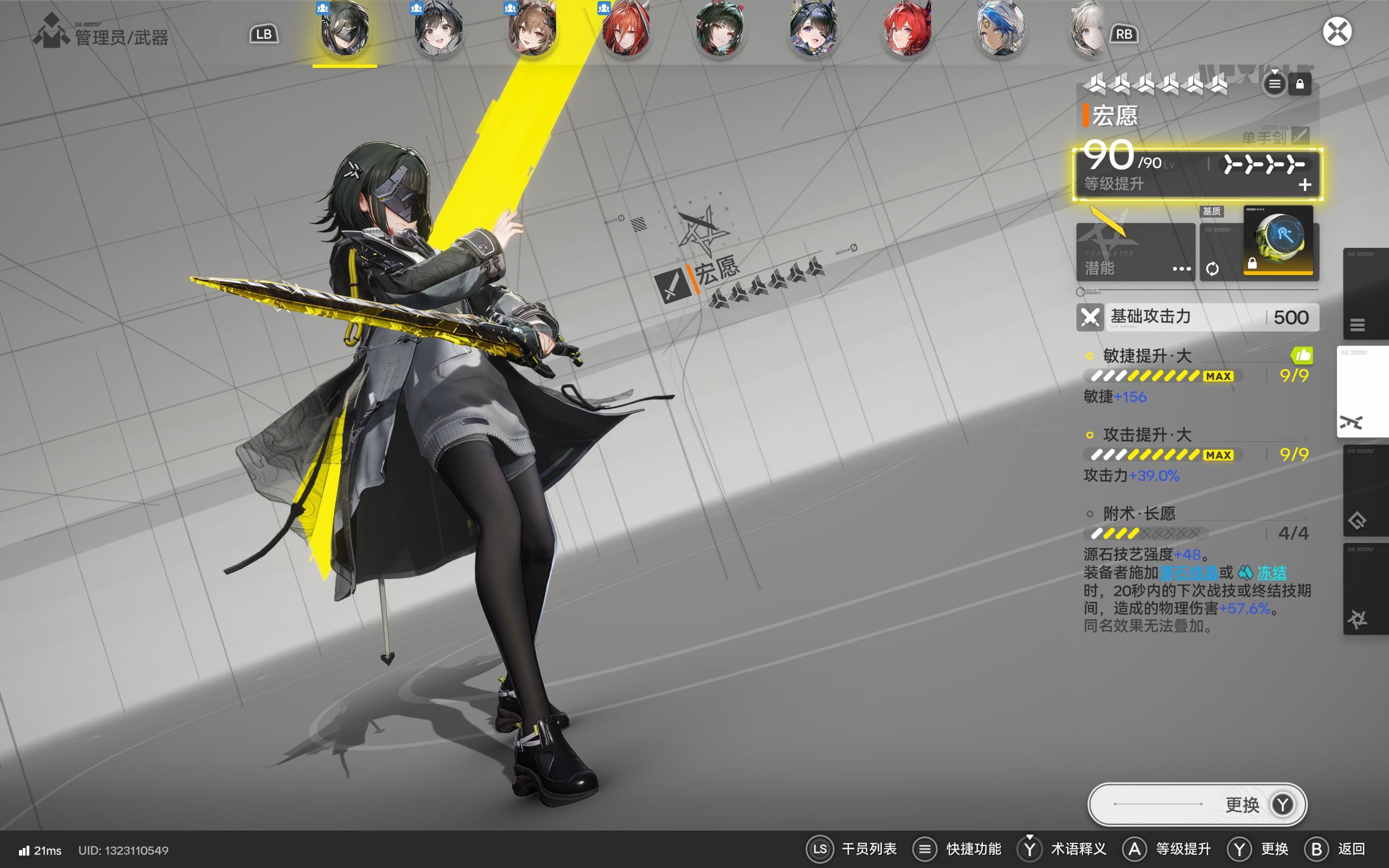Click the 更换 replace weapon button
The image size is (1389, 868).
tap(1197, 805)
